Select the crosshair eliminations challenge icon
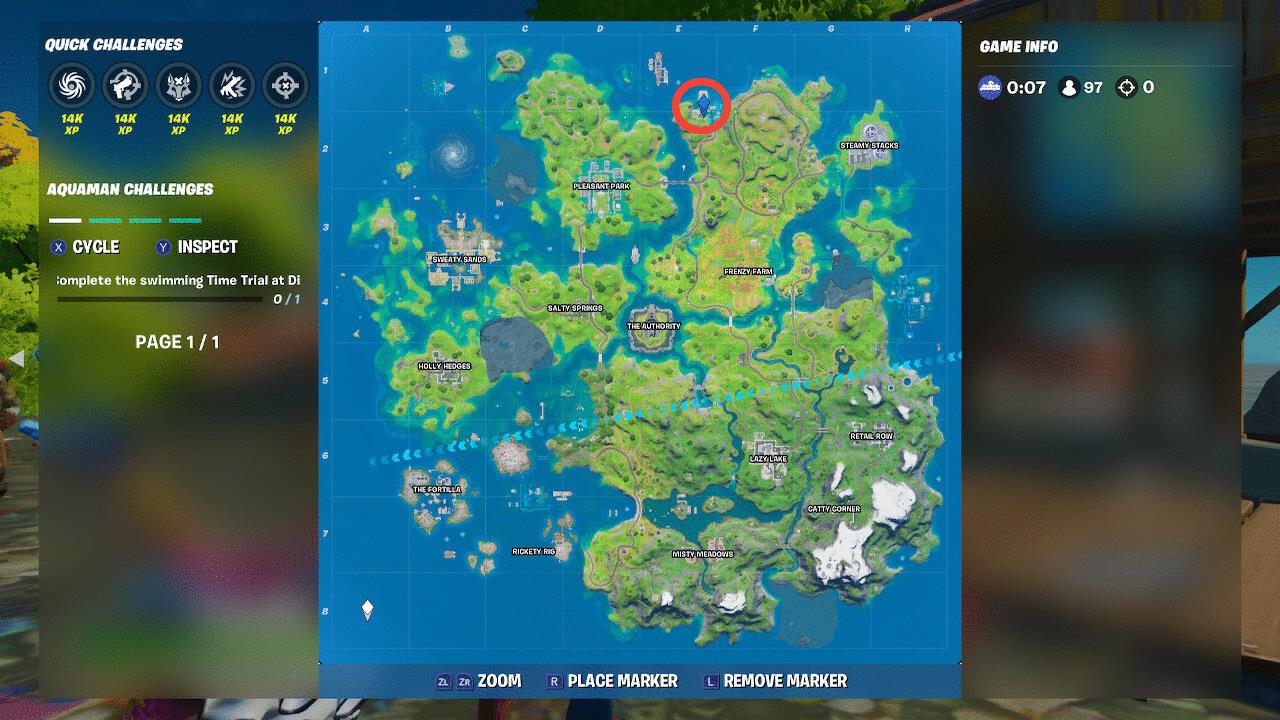Viewport: 1280px width, 720px height. coord(284,86)
